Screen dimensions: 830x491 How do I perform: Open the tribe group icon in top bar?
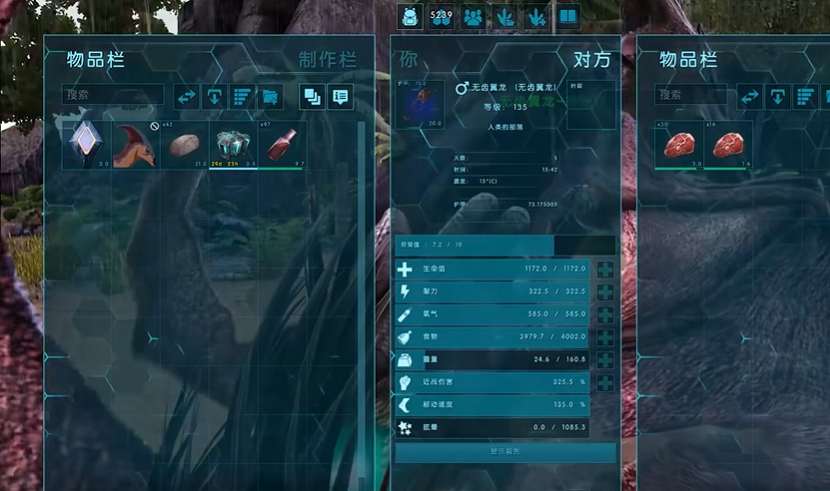point(473,17)
